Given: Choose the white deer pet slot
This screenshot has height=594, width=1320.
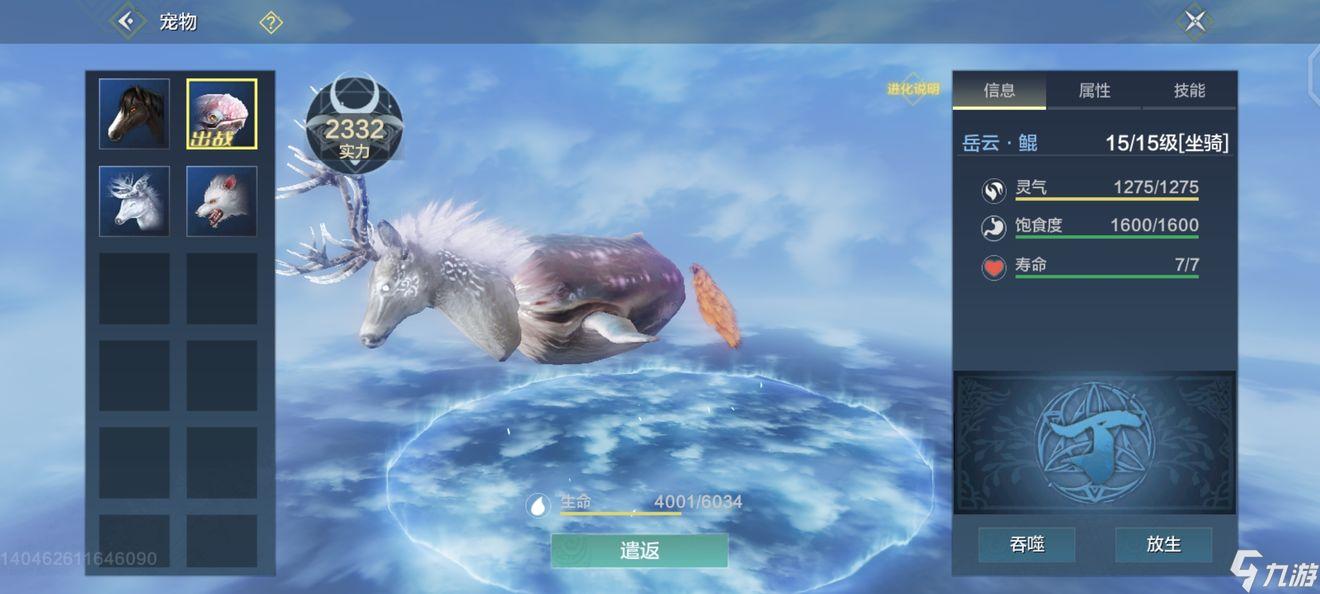Looking at the screenshot, I should (134, 201).
